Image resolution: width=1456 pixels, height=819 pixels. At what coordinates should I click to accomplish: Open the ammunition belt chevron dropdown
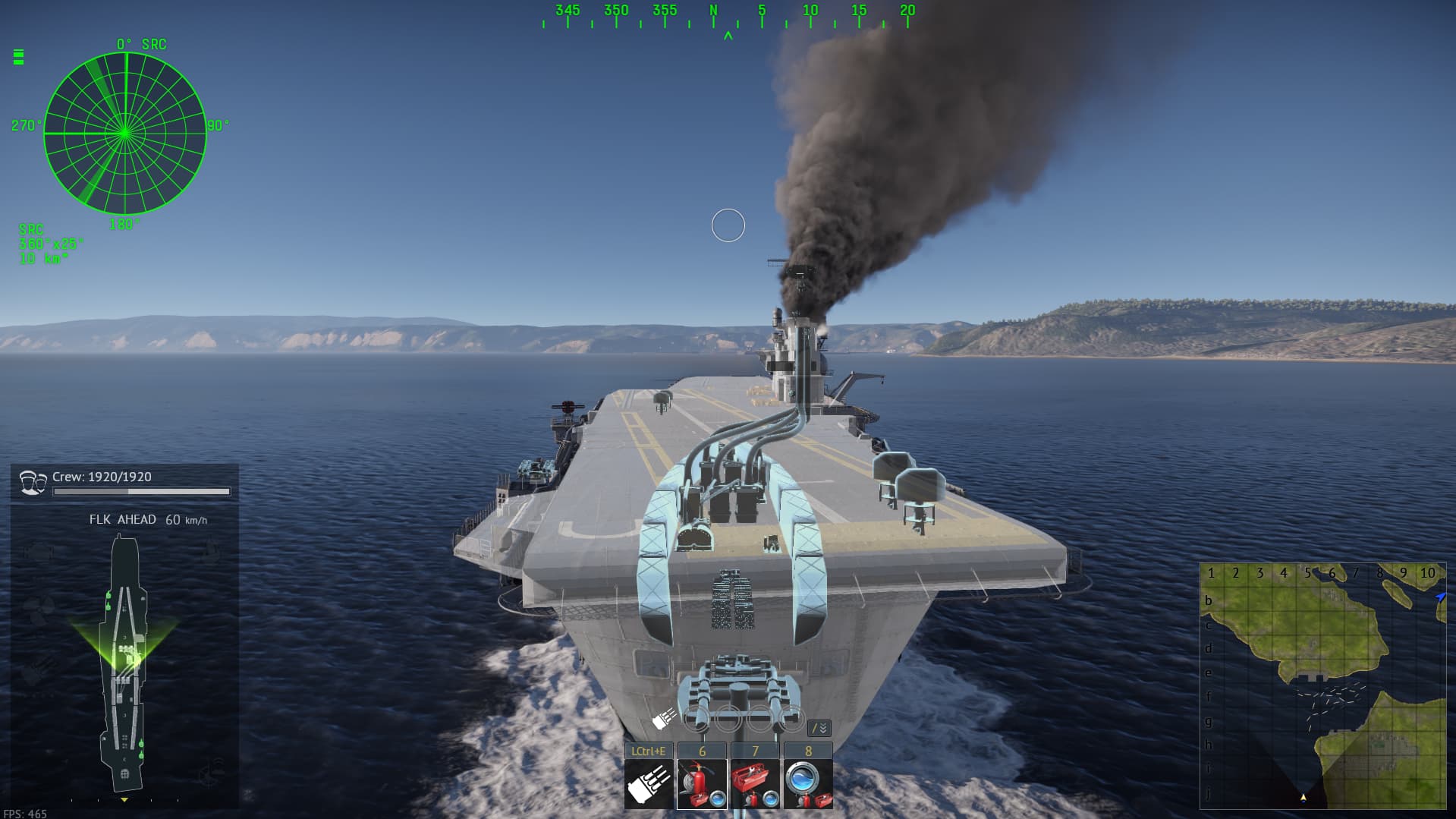819,729
